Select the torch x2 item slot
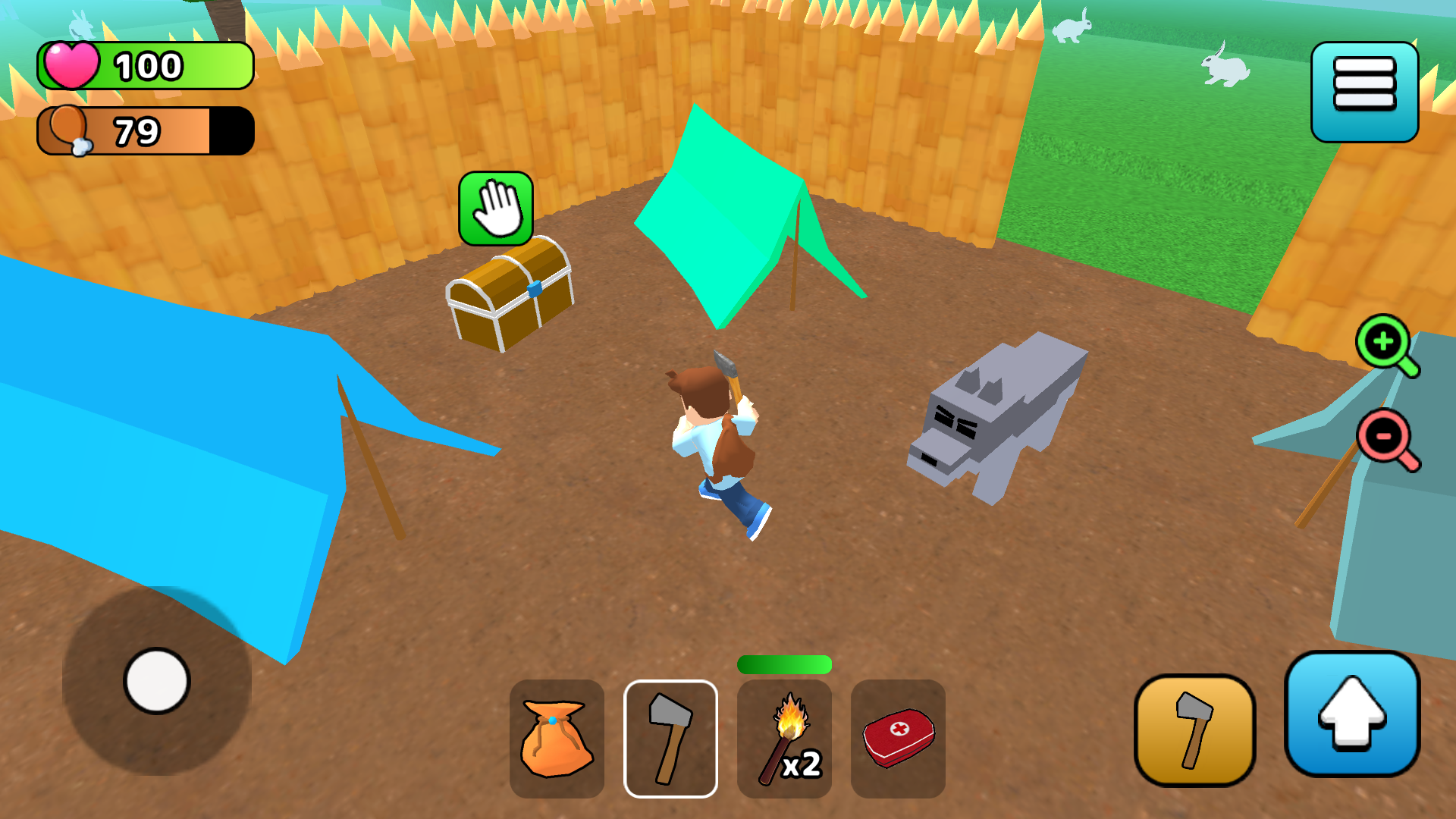 coord(784,739)
